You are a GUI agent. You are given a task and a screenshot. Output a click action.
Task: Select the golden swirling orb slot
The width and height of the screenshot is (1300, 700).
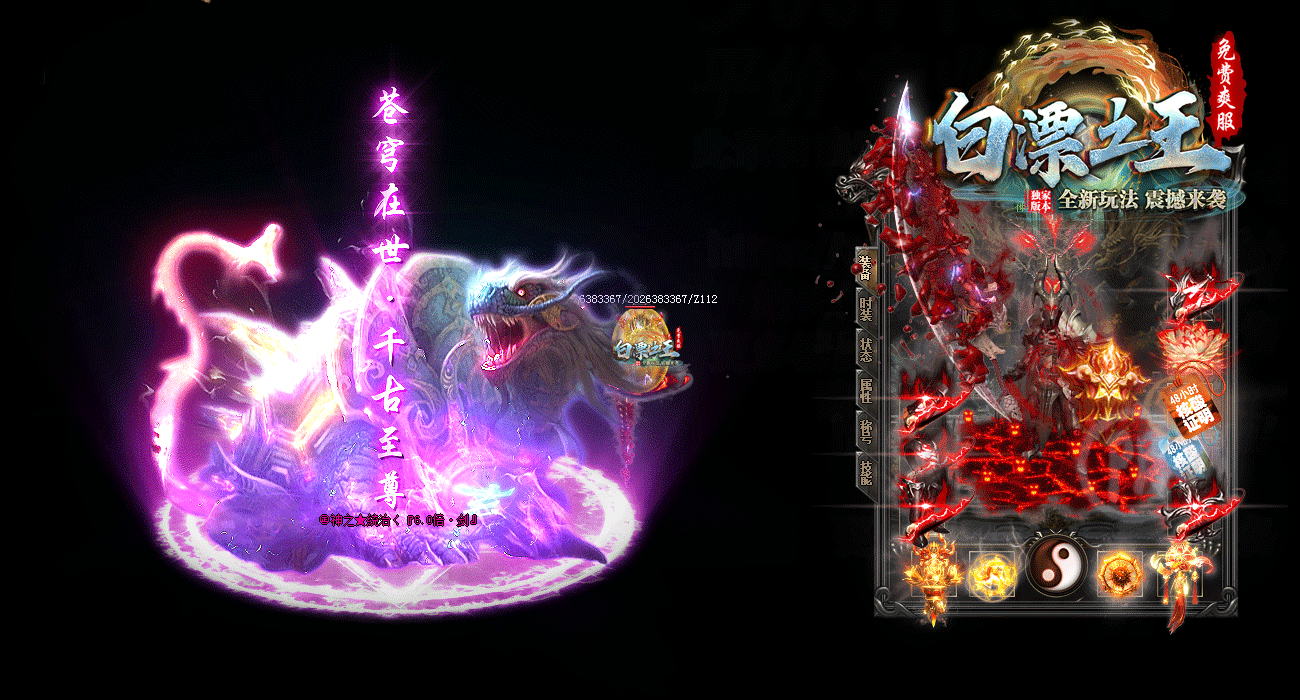coord(992,573)
